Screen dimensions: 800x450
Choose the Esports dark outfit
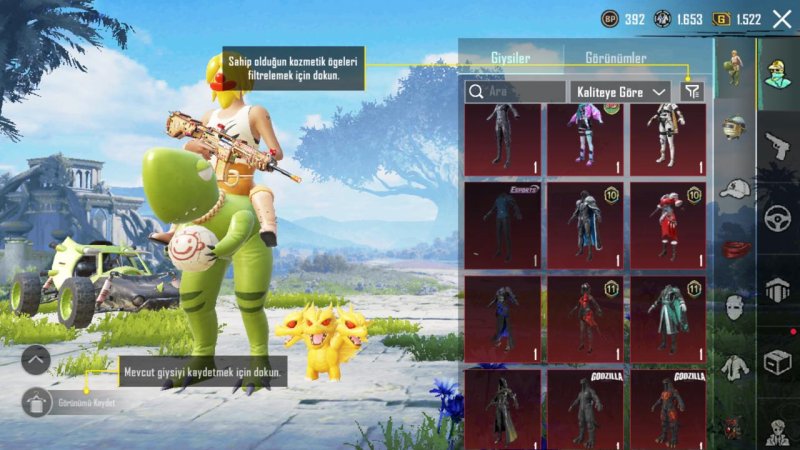click(x=502, y=225)
